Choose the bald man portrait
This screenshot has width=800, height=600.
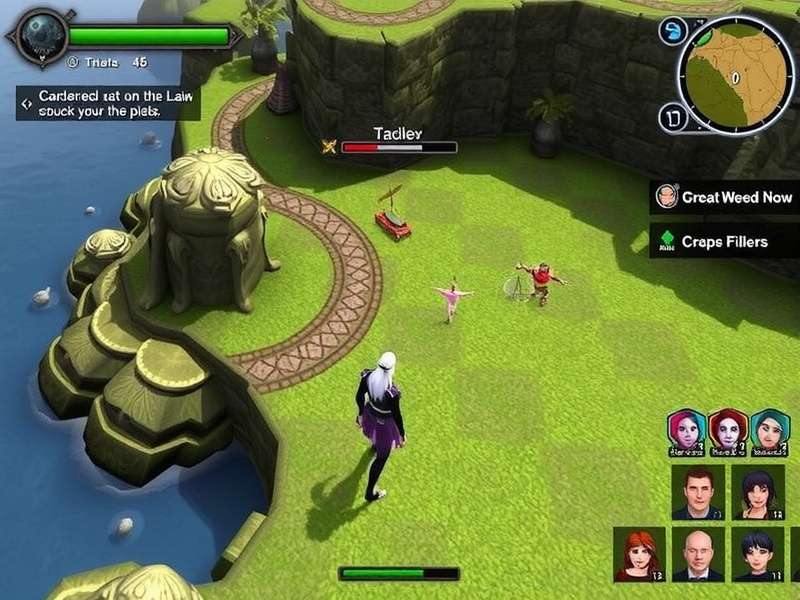point(698,554)
